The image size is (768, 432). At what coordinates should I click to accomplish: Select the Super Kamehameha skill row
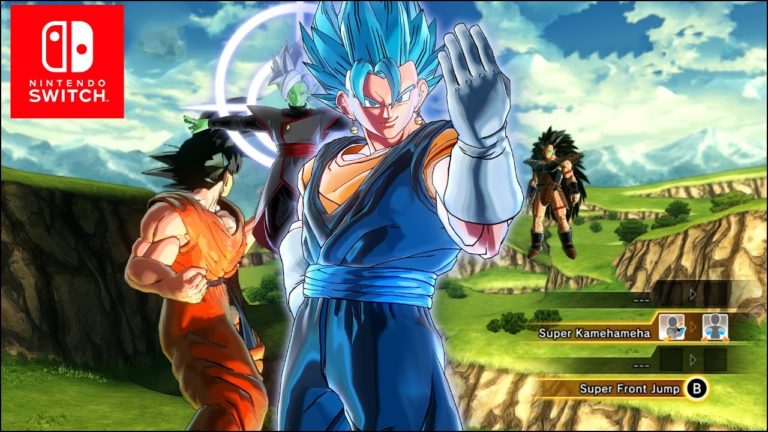(593, 331)
